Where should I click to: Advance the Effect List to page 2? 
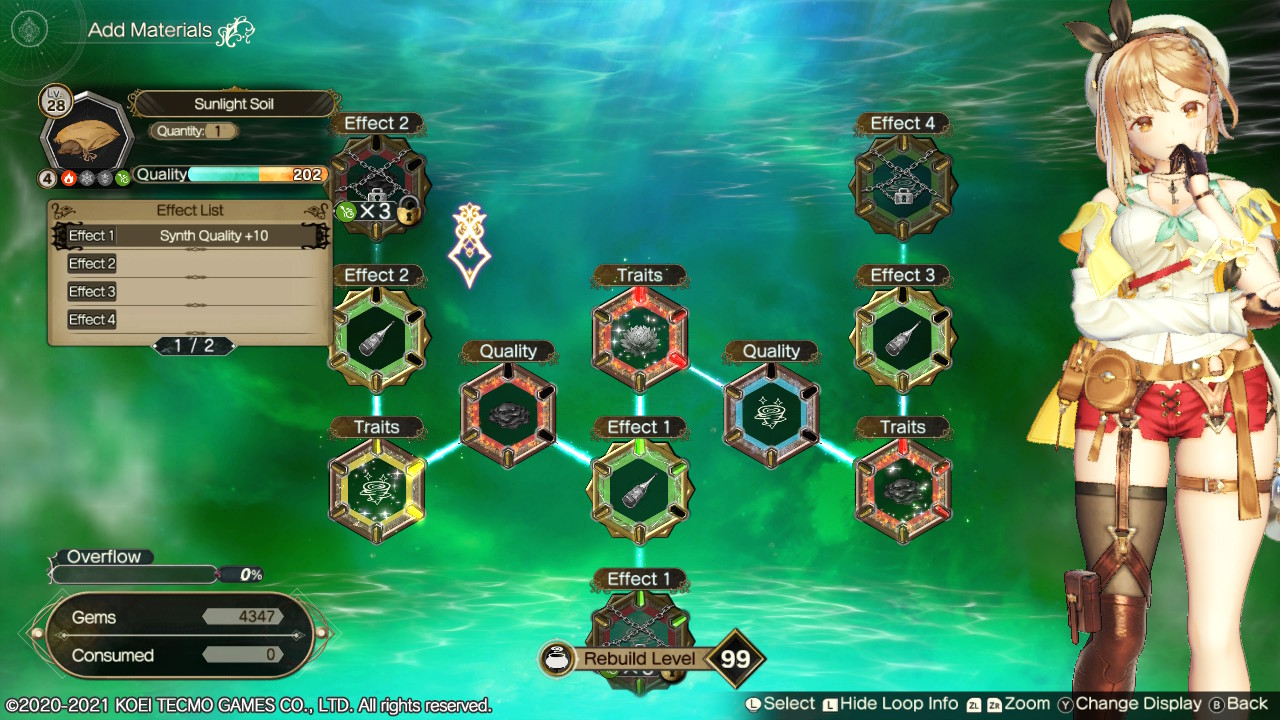(193, 346)
